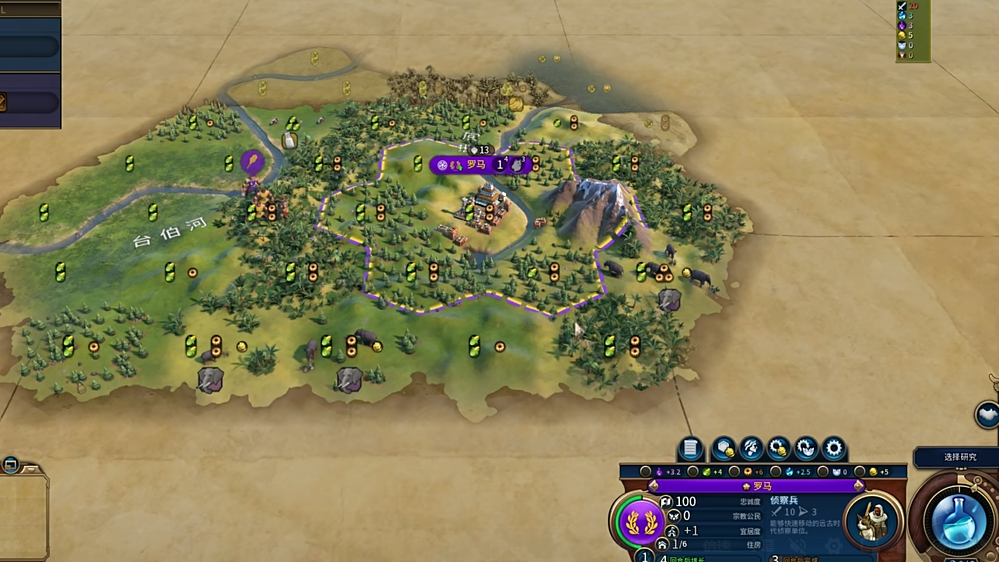This screenshot has height=562, width=999.
Task: Click the 选择研究 (Choose Research) notification button
Action: click(x=958, y=457)
